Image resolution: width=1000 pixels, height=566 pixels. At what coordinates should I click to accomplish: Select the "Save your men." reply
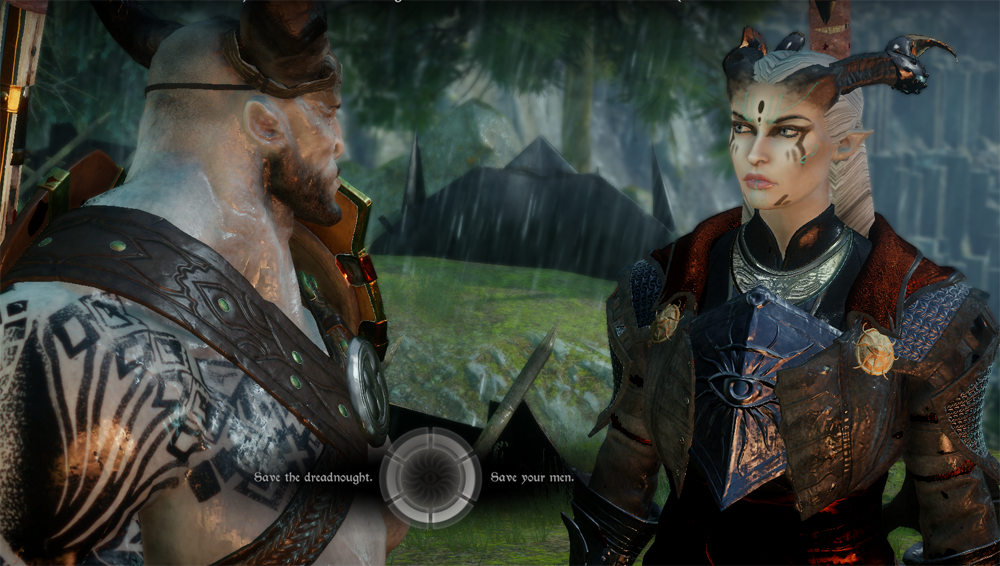[x=532, y=477]
